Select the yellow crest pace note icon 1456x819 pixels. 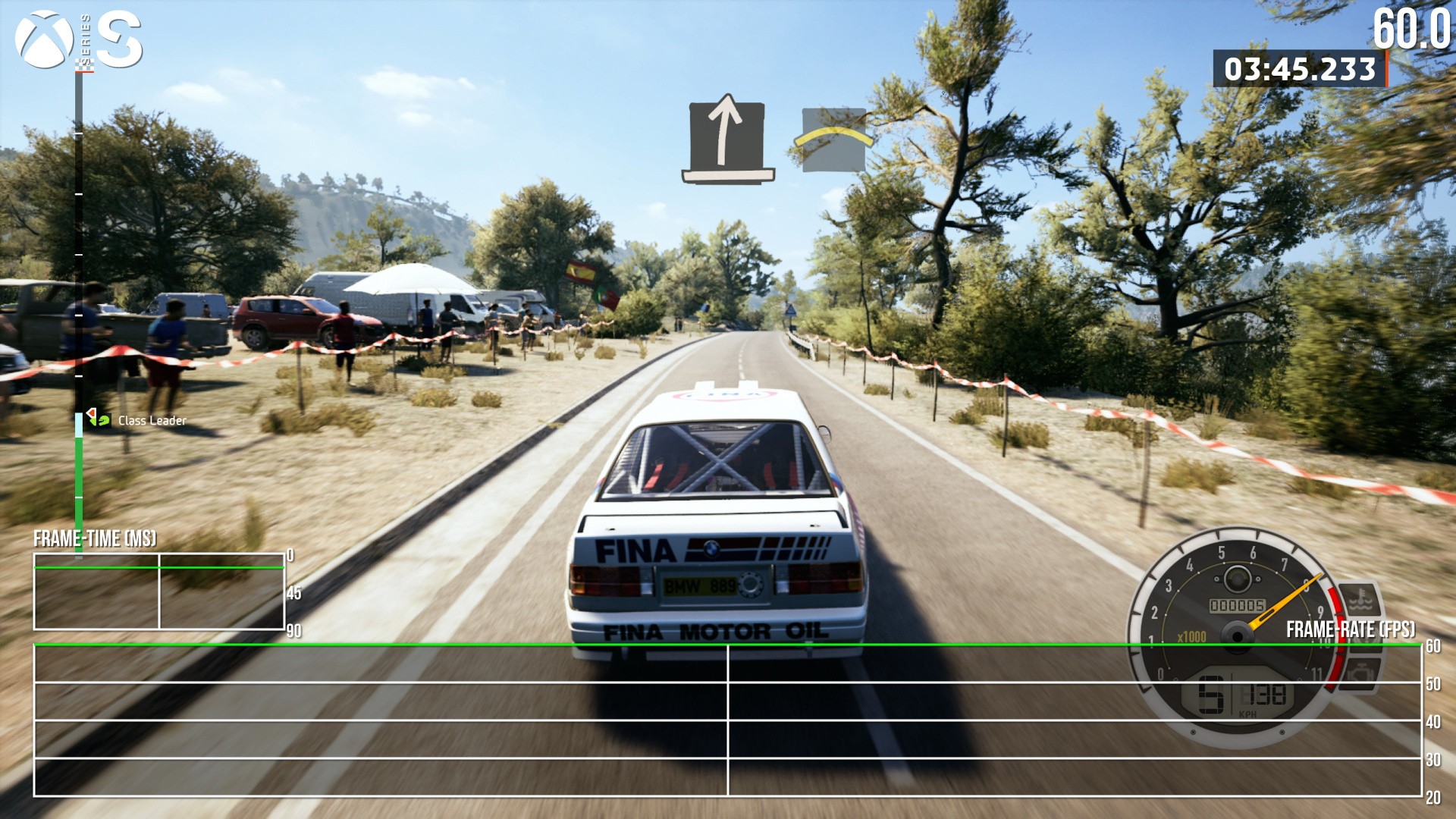click(833, 140)
